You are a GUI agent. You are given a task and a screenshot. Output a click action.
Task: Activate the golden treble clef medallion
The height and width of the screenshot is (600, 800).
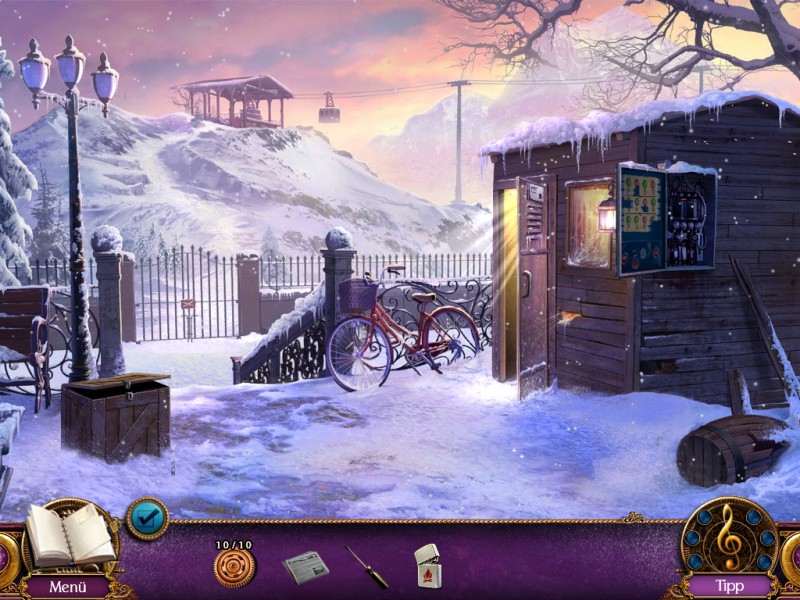728,538
